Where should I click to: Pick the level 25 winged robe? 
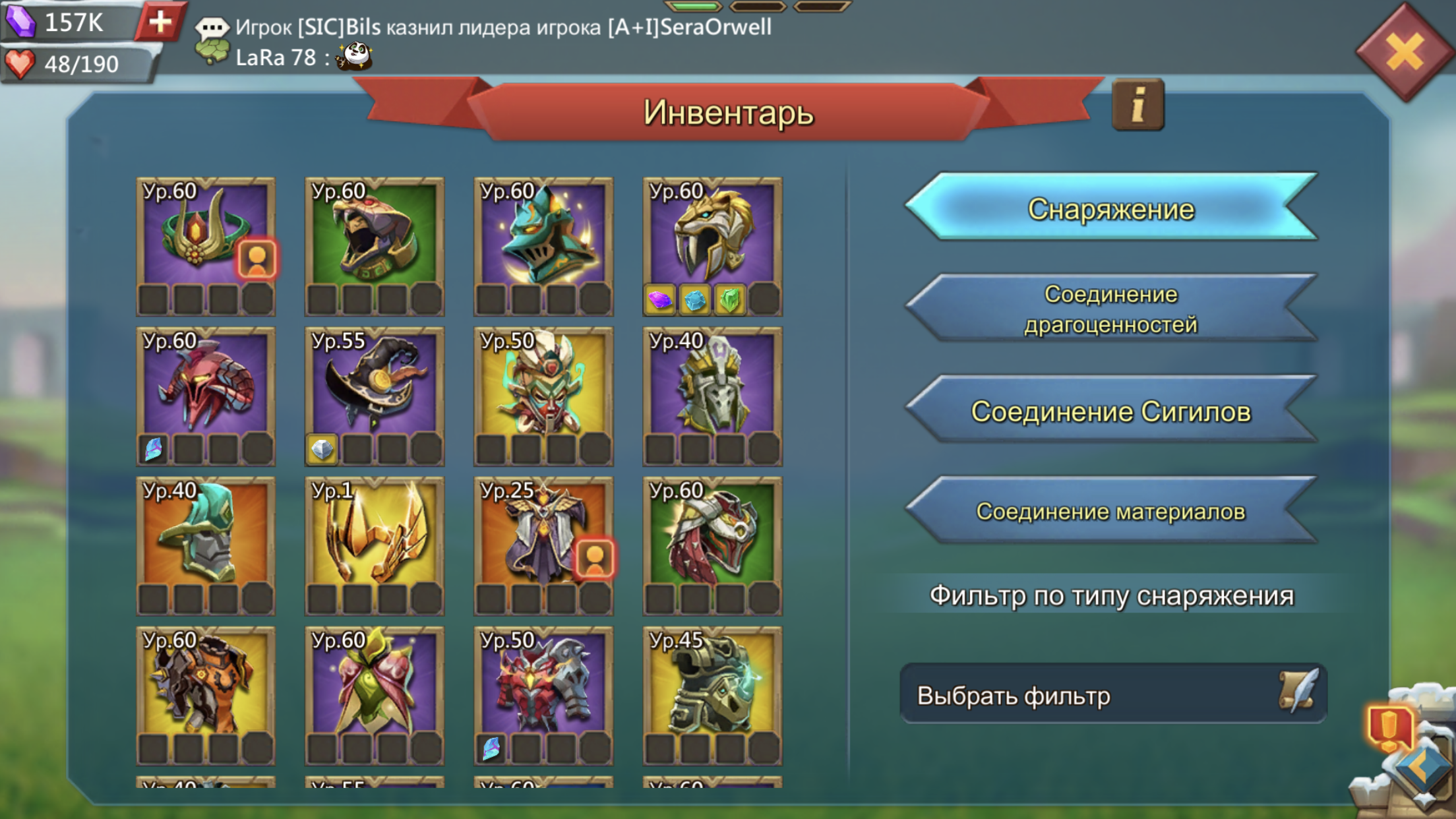tap(543, 545)
